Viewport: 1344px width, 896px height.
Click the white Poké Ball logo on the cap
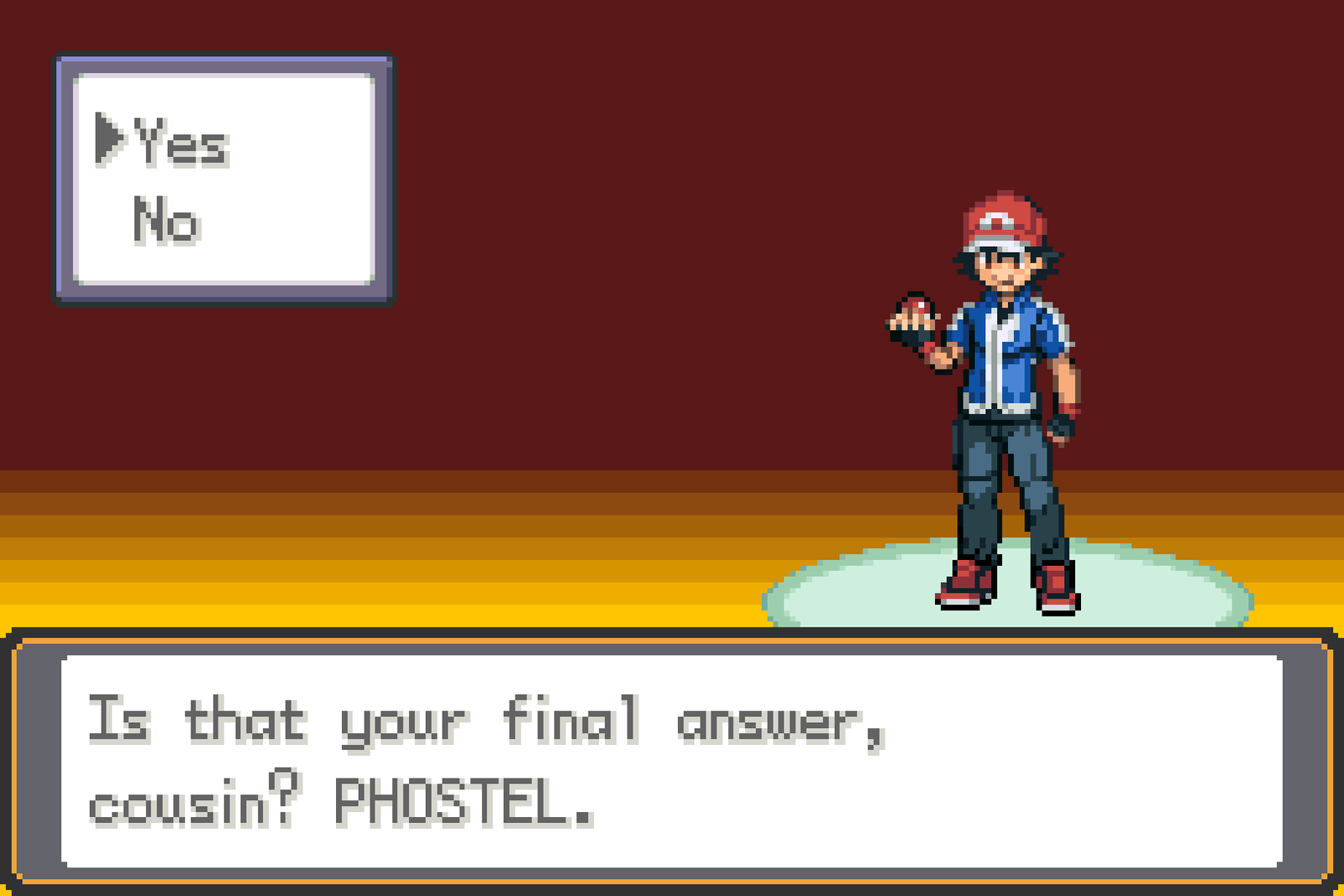click(995, 218)
